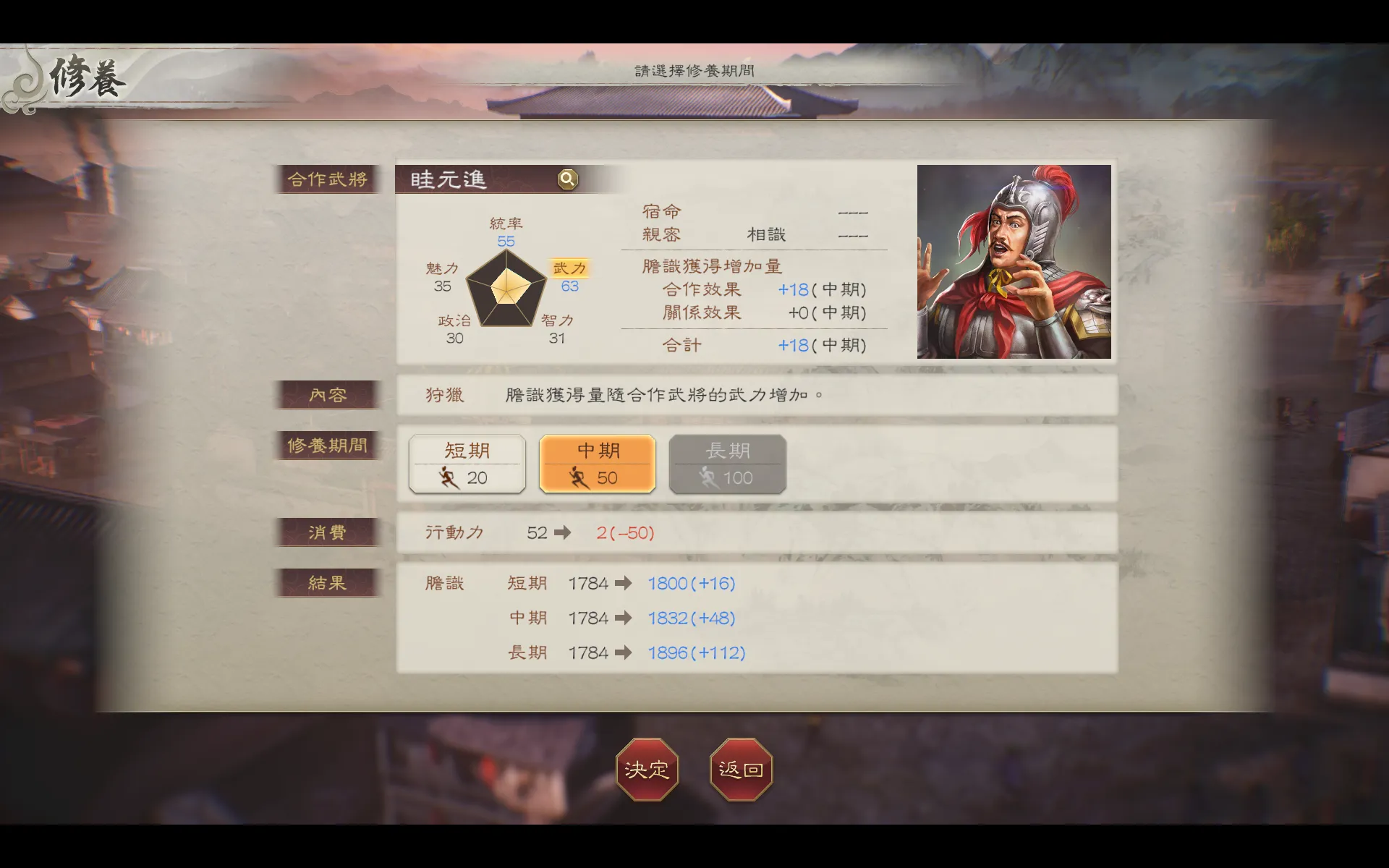Click 眭元進's portrait image

point(1014,263)
